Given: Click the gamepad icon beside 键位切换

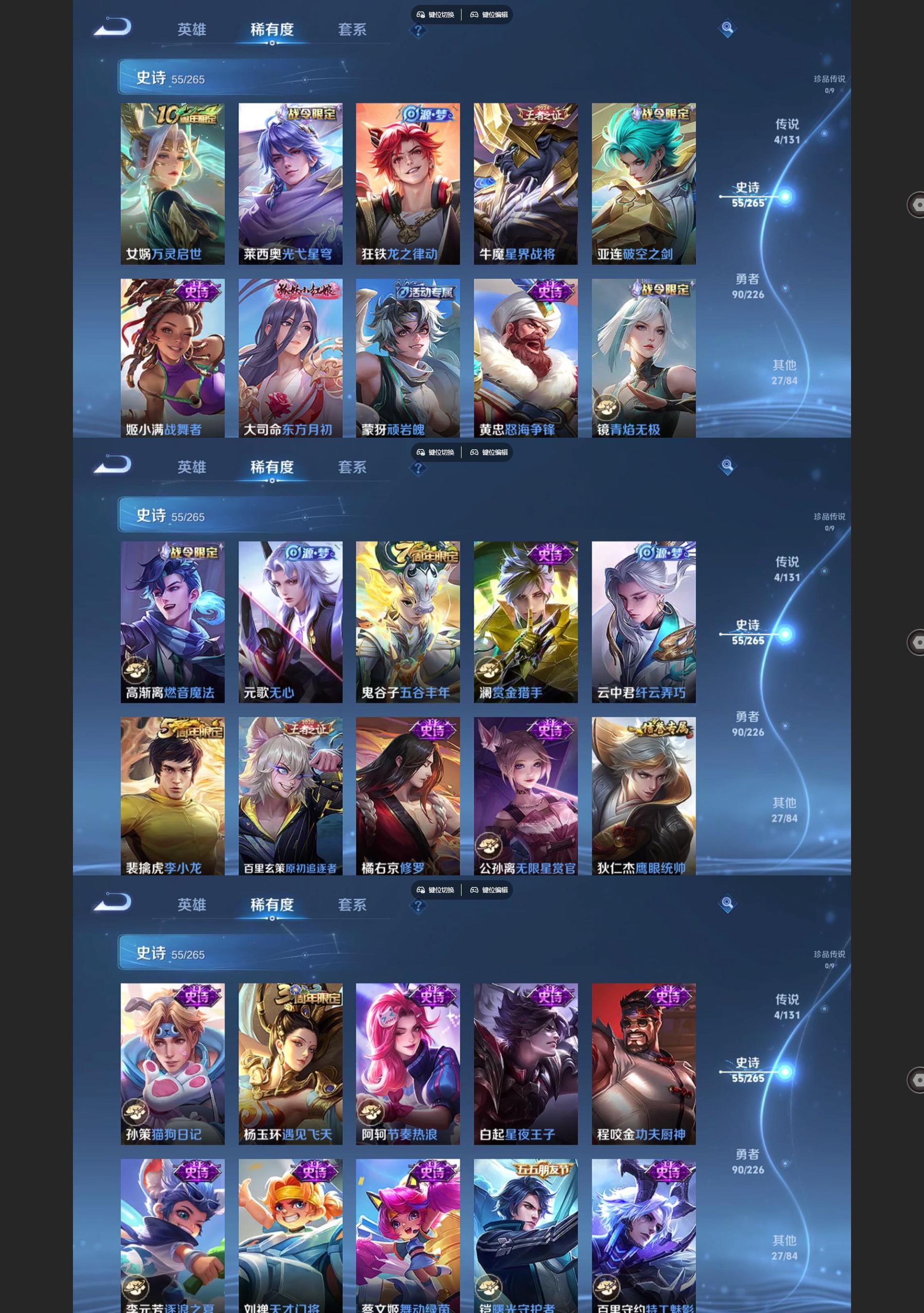Looking at the screenshot, I should (421, 16).
